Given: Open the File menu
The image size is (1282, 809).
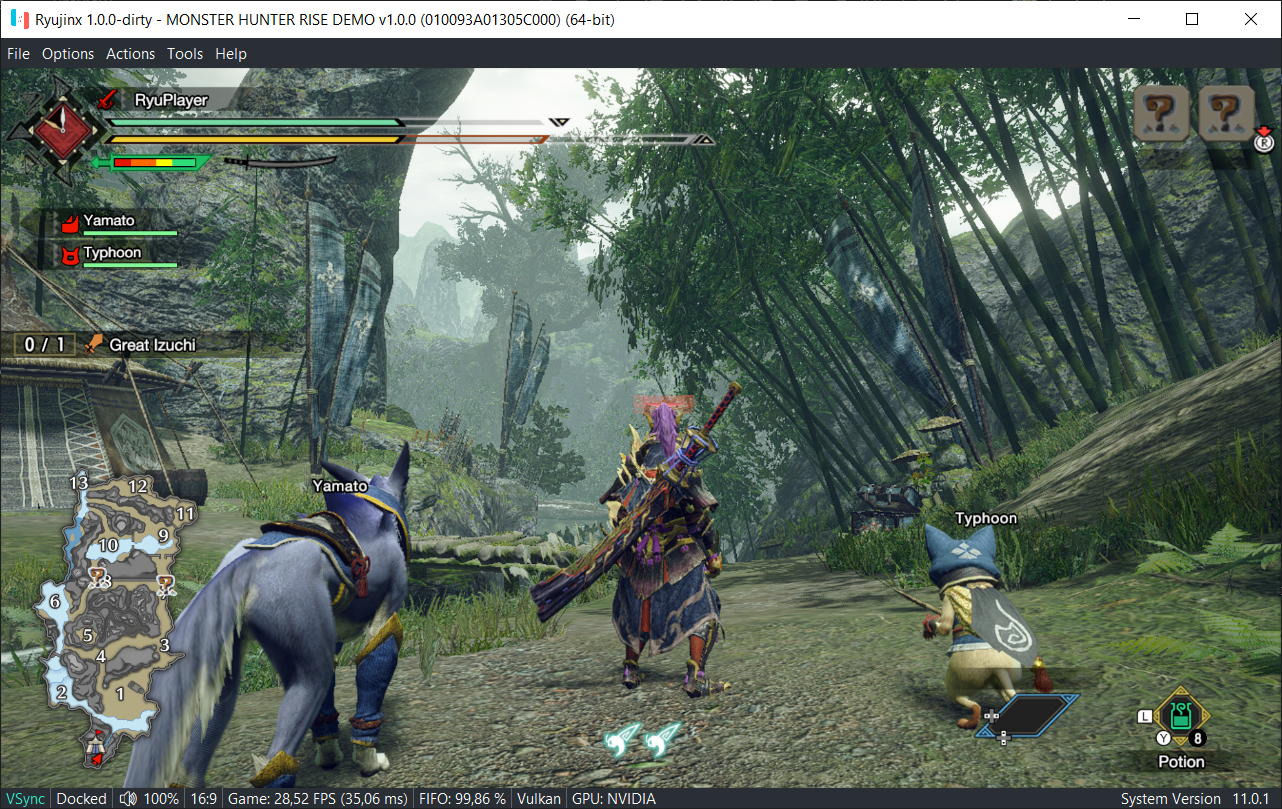Looking at the screenshot, I should click(18, 54).
